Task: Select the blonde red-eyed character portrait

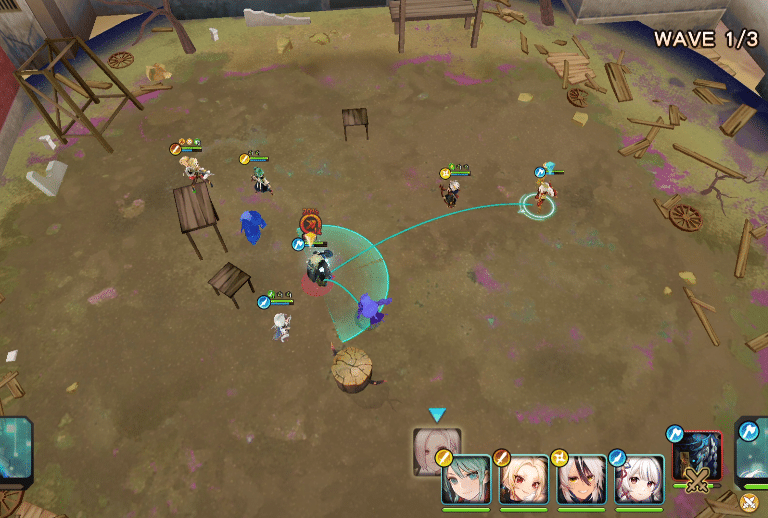Action: pyautogui.click(x=524, y=480)
